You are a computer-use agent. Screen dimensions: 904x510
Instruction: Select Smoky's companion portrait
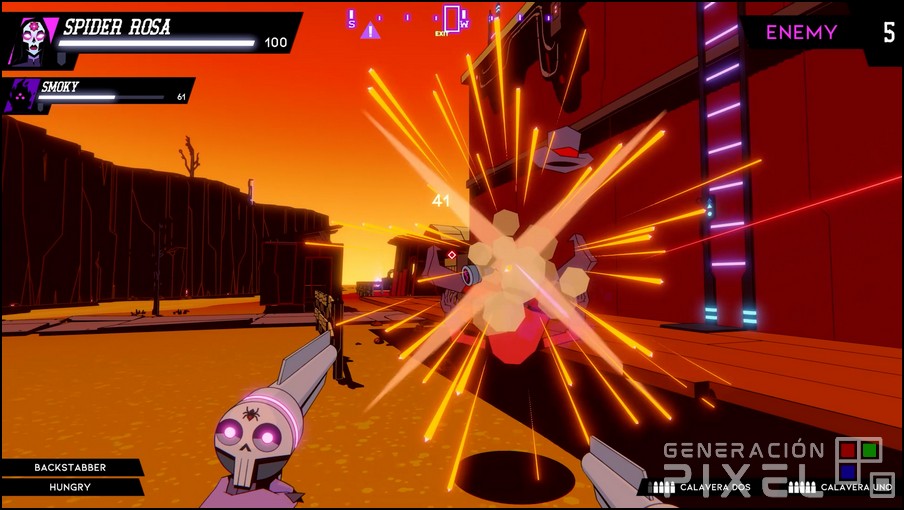click(22, 96)
